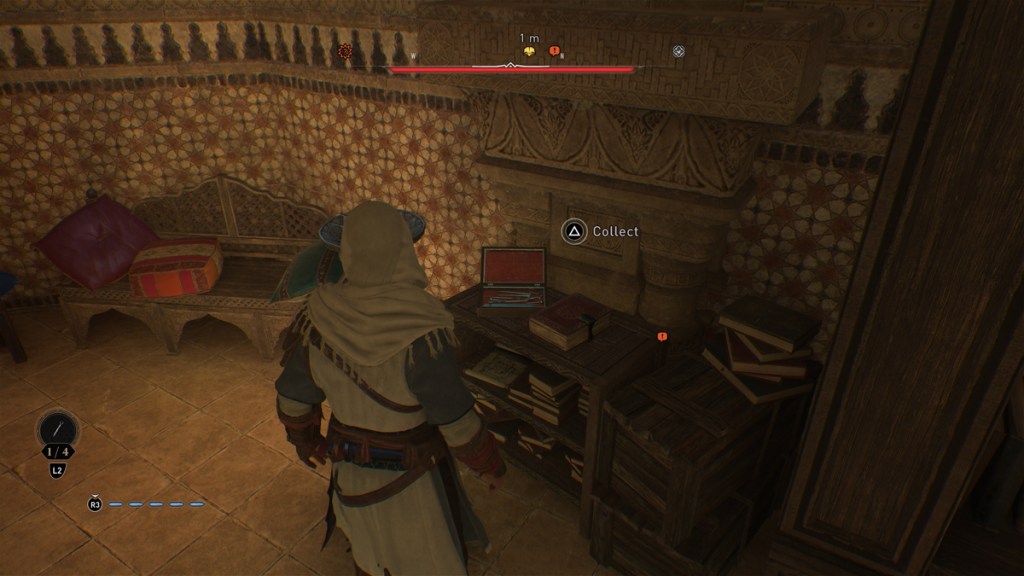Click the red gear icon on the compass
1024x576 pixels.
coord(345,51)
